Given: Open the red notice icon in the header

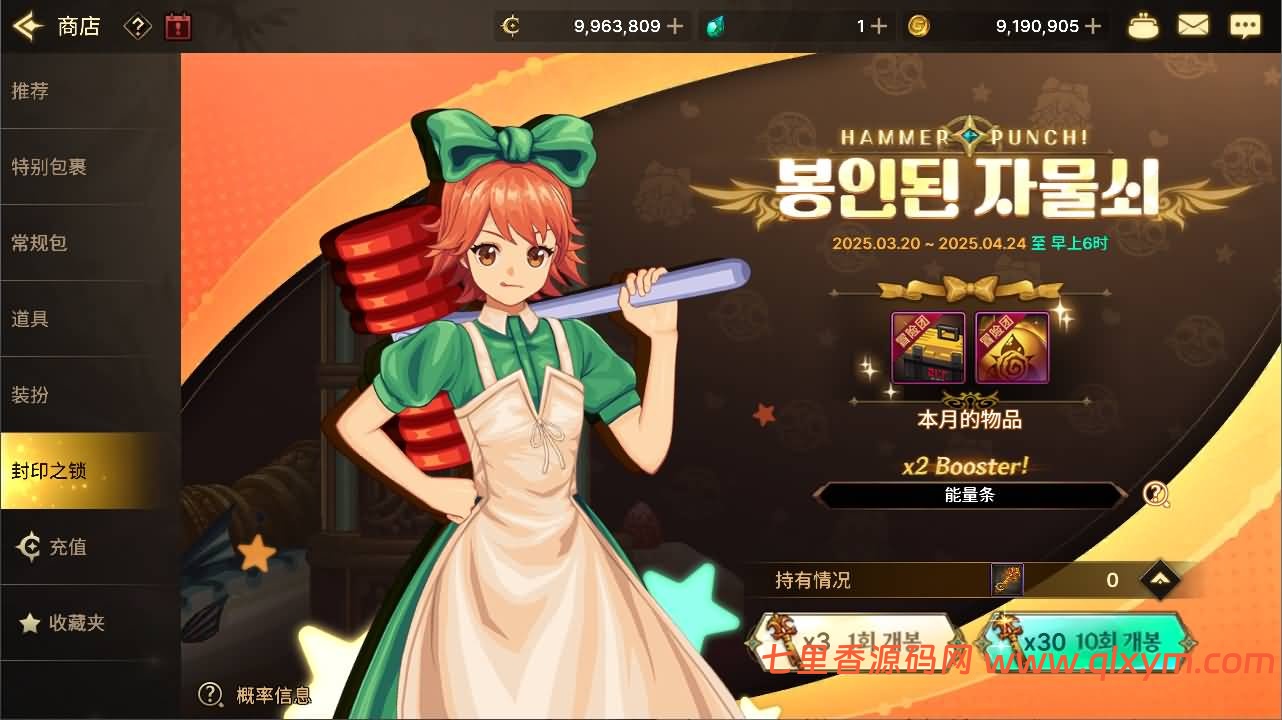Looking at the screenshot, I should coord(176,25).
